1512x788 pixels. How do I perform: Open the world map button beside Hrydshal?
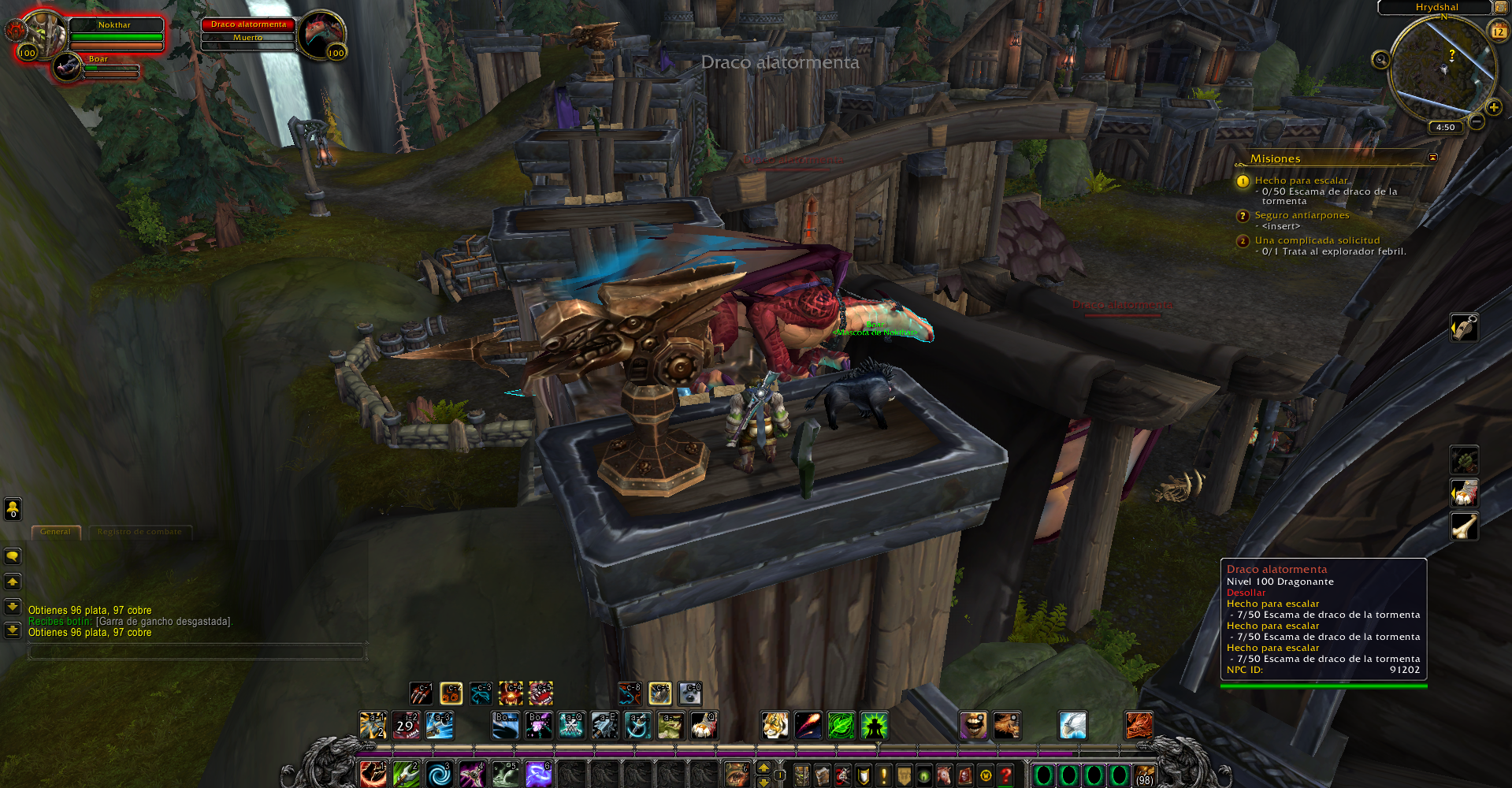click(1500, 7)
